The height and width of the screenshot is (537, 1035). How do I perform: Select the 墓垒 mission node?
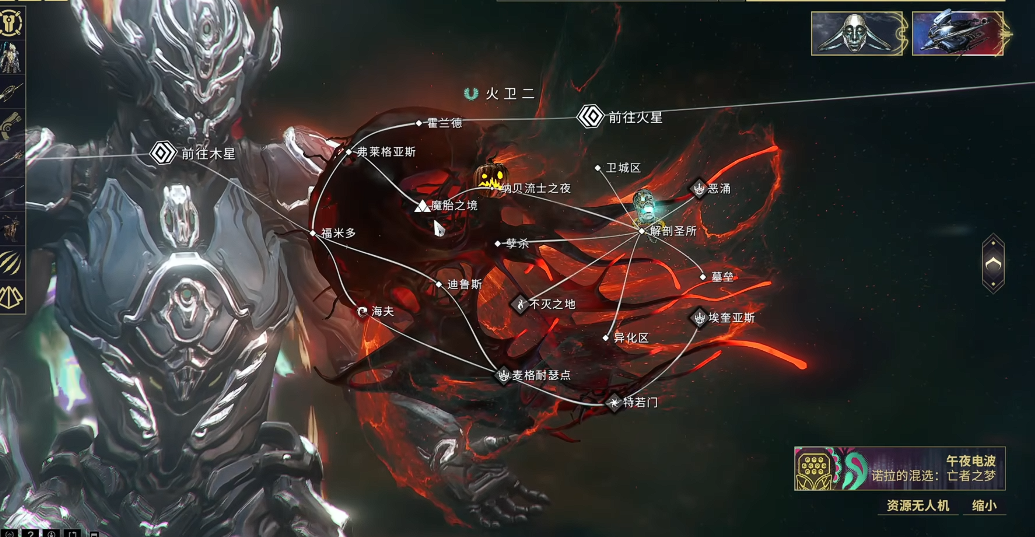[703, 277]
